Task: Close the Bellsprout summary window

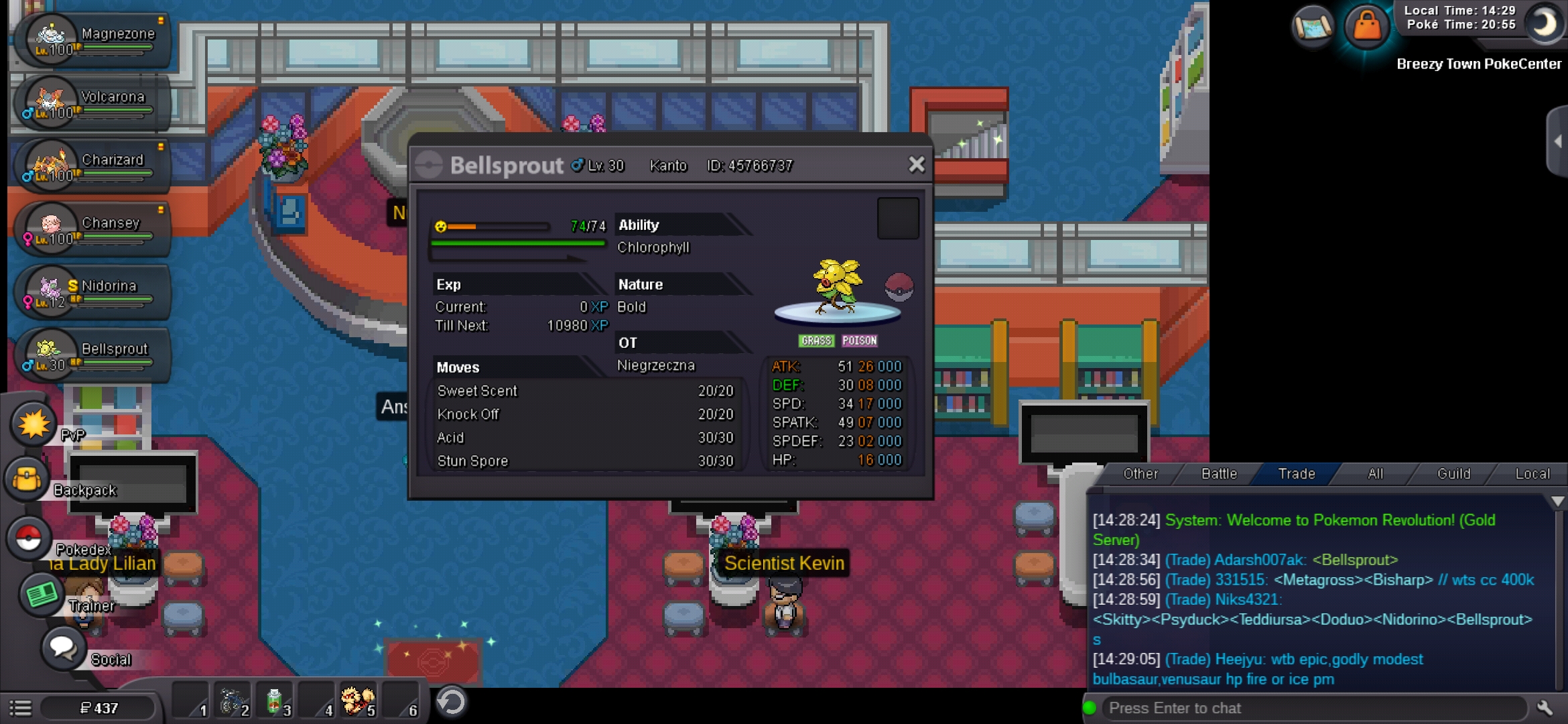Action: click(917, 164)
